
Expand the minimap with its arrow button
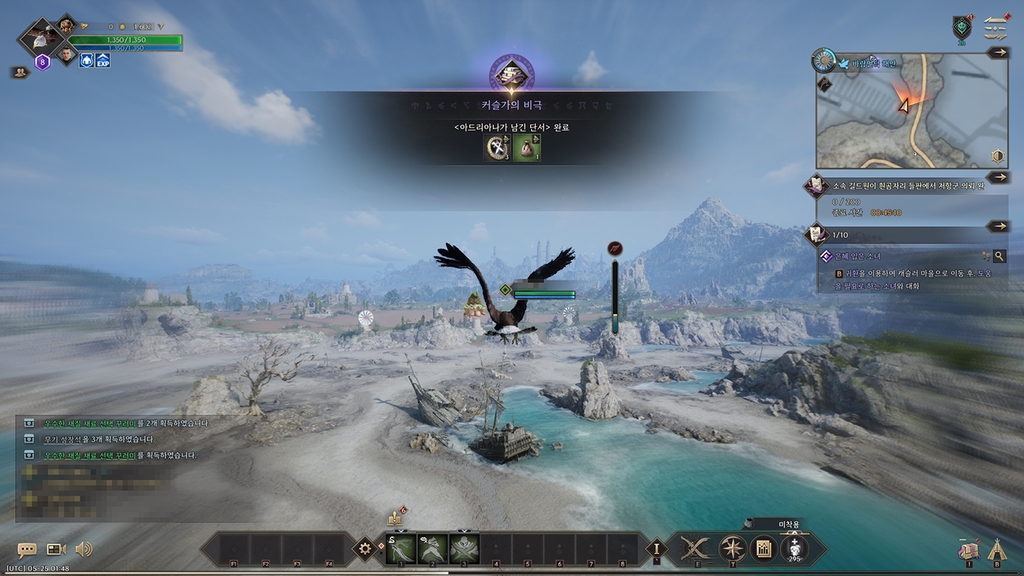(997, 53)
